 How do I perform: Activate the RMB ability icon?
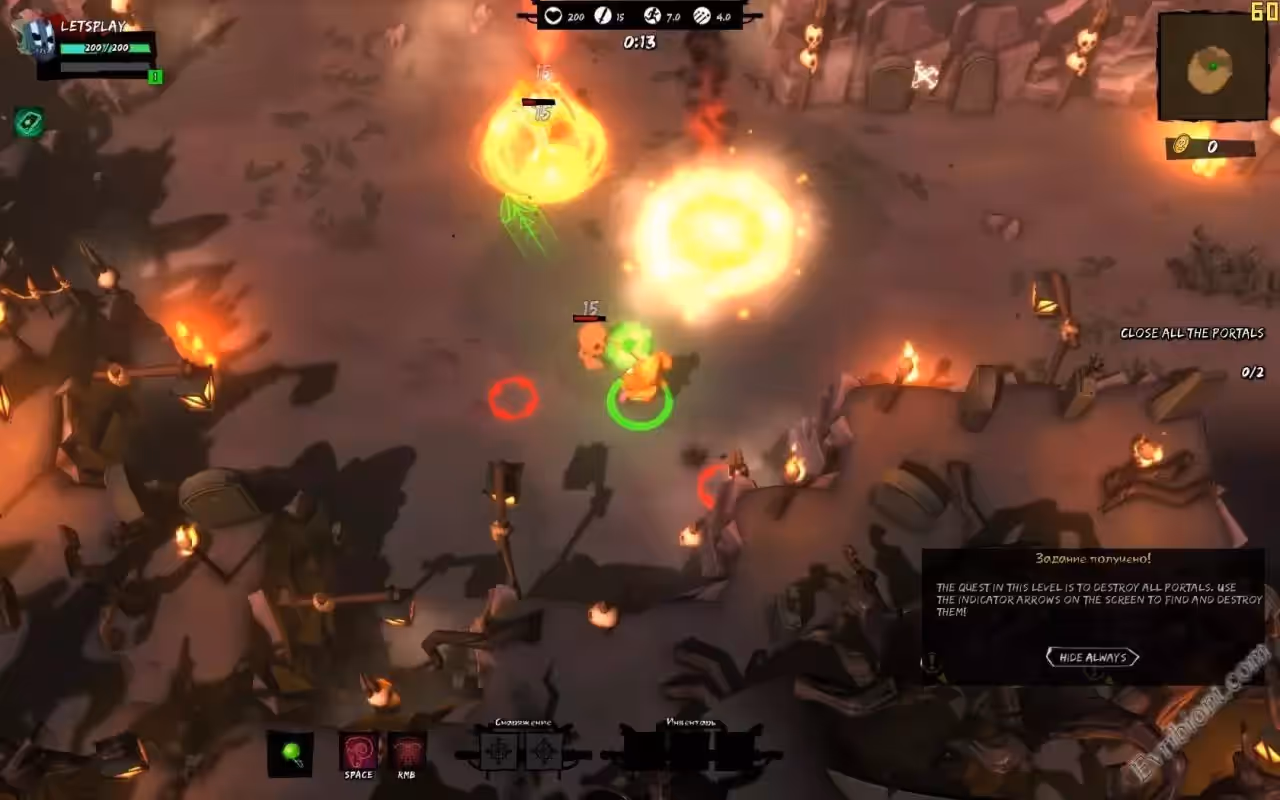(407, 751)
